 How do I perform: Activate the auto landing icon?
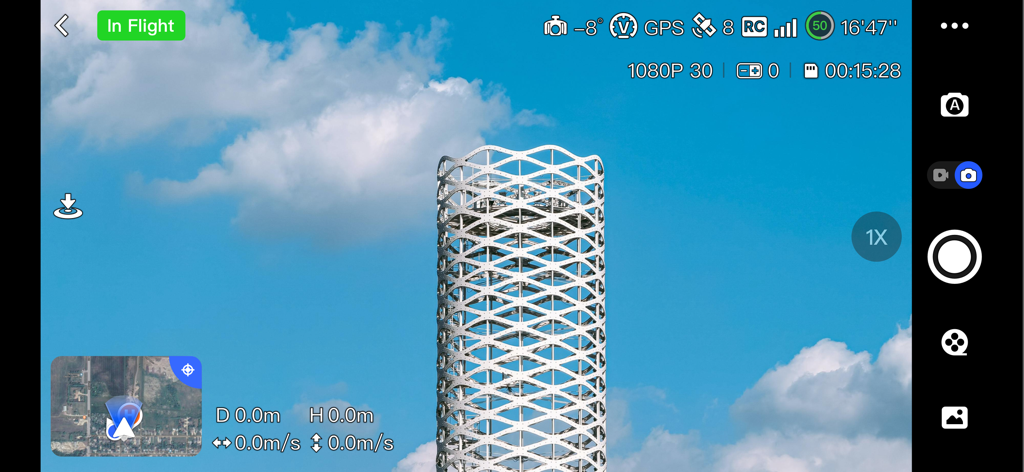point(68,207)
